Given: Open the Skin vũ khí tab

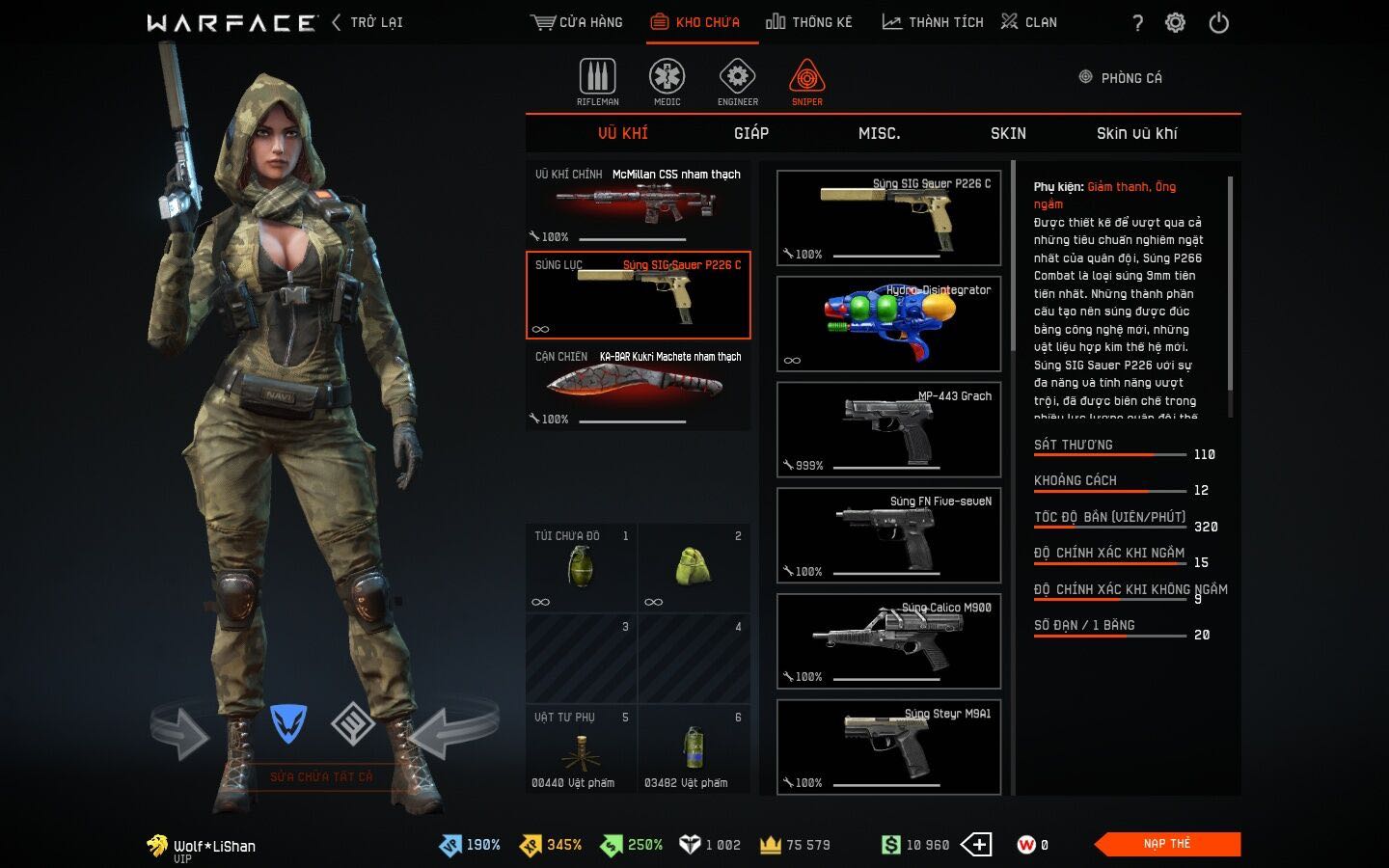Looking at the screenshot, I should [x=1136, y=133].
